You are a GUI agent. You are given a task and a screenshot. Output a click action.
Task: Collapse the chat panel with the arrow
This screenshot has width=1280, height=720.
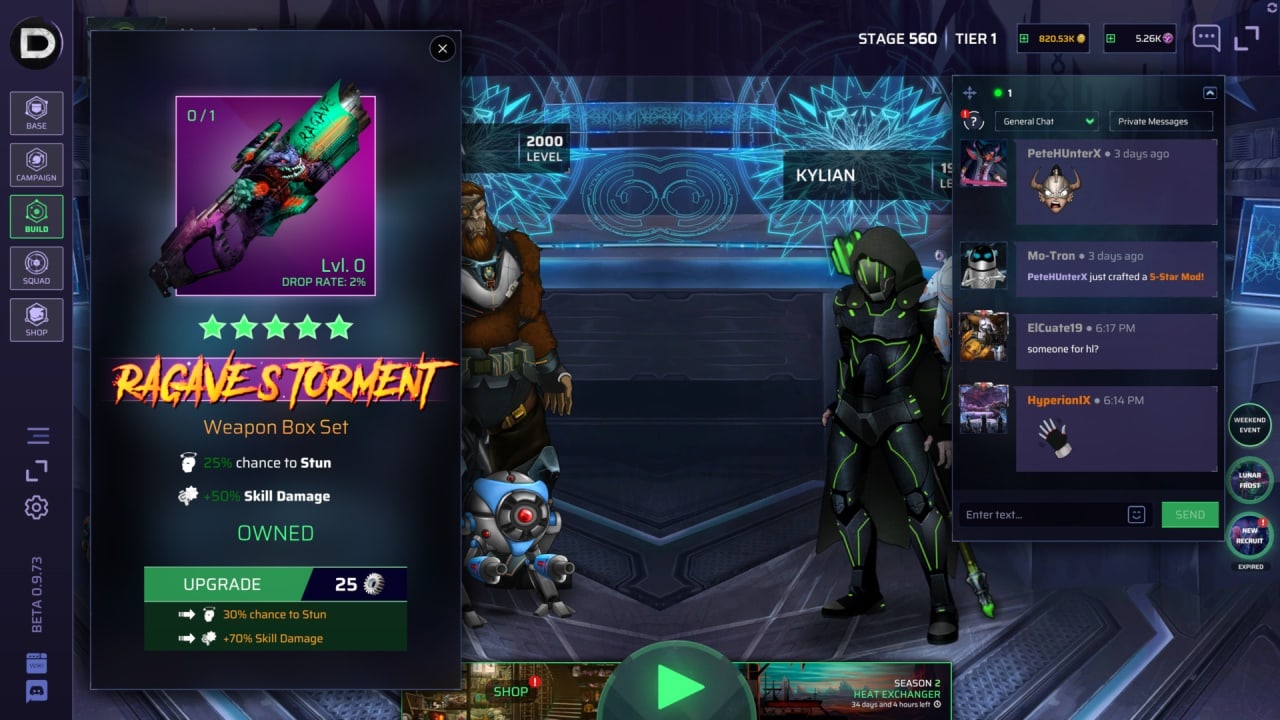pyautogui.click(x=1210, y=93)
